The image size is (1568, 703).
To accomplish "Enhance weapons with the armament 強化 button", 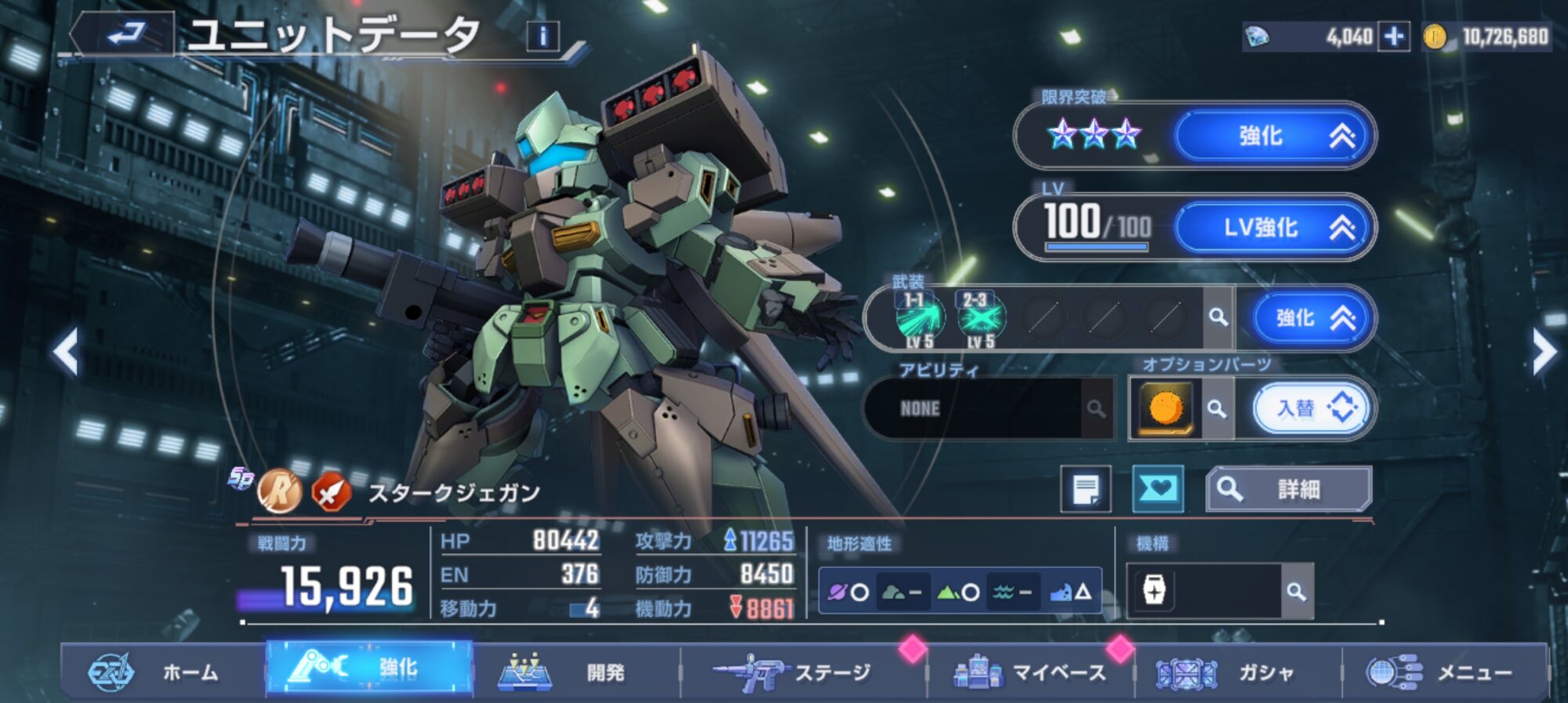I will (1312, 318).
